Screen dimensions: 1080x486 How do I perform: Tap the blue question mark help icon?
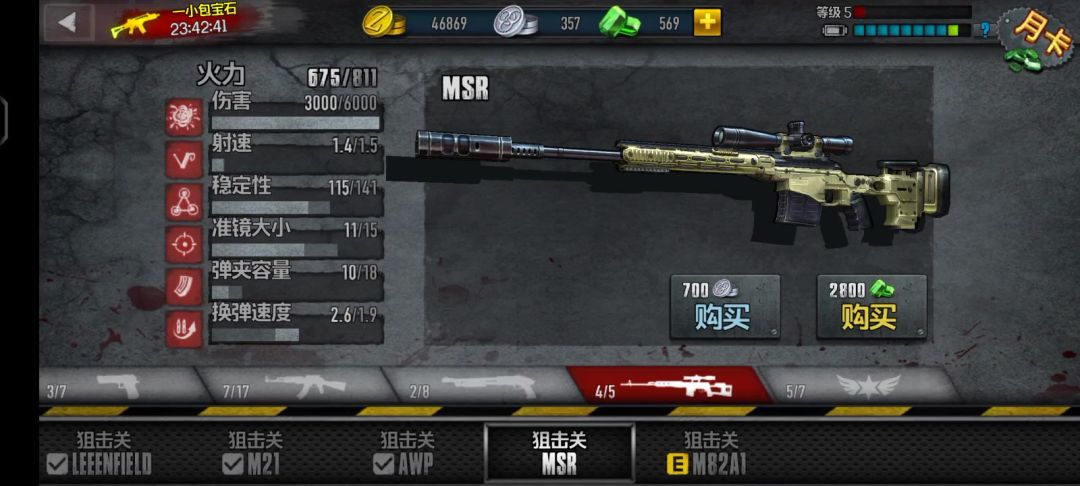coord(984,30)
